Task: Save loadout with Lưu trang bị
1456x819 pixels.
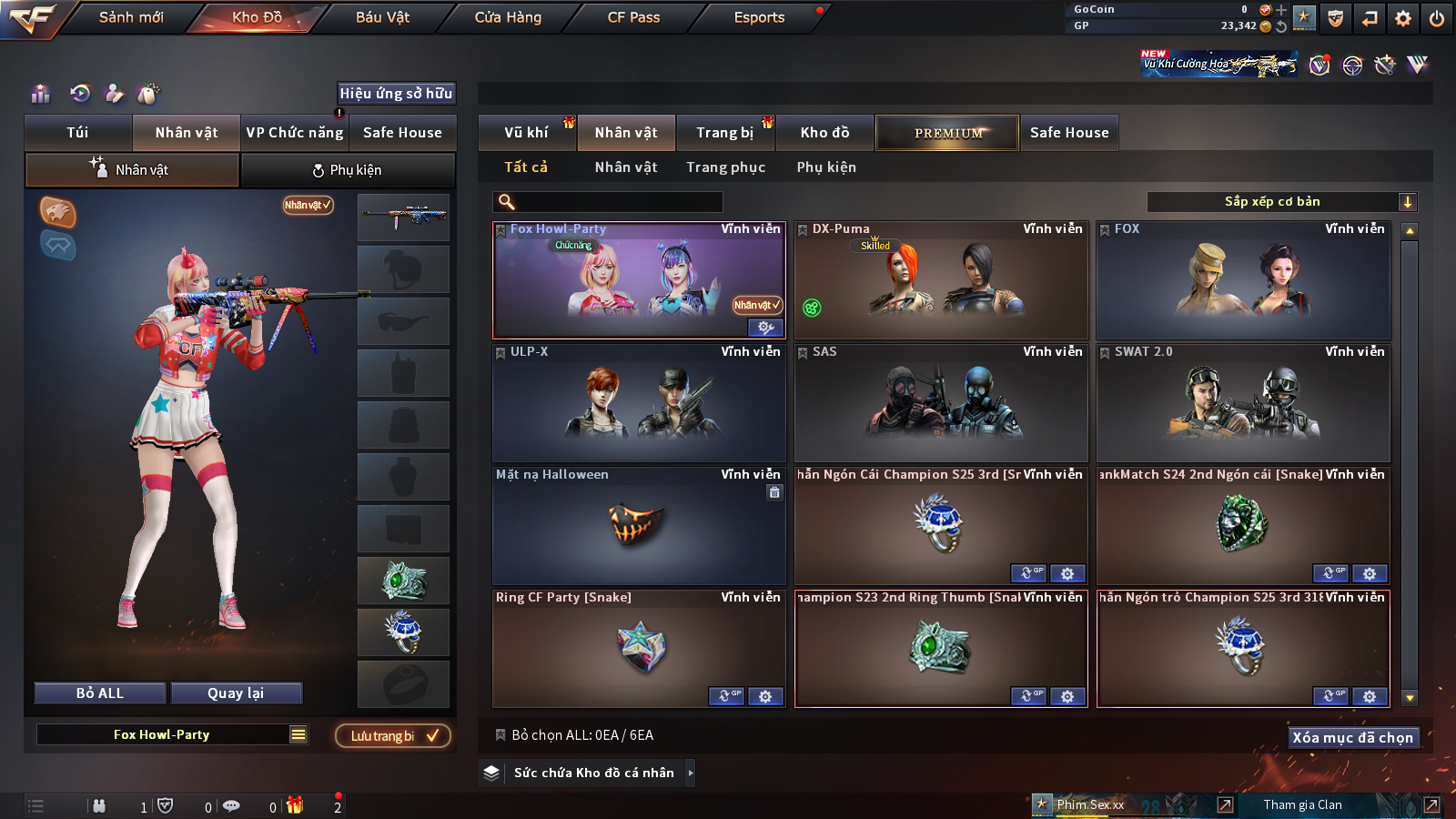Action: pos(393,735)
